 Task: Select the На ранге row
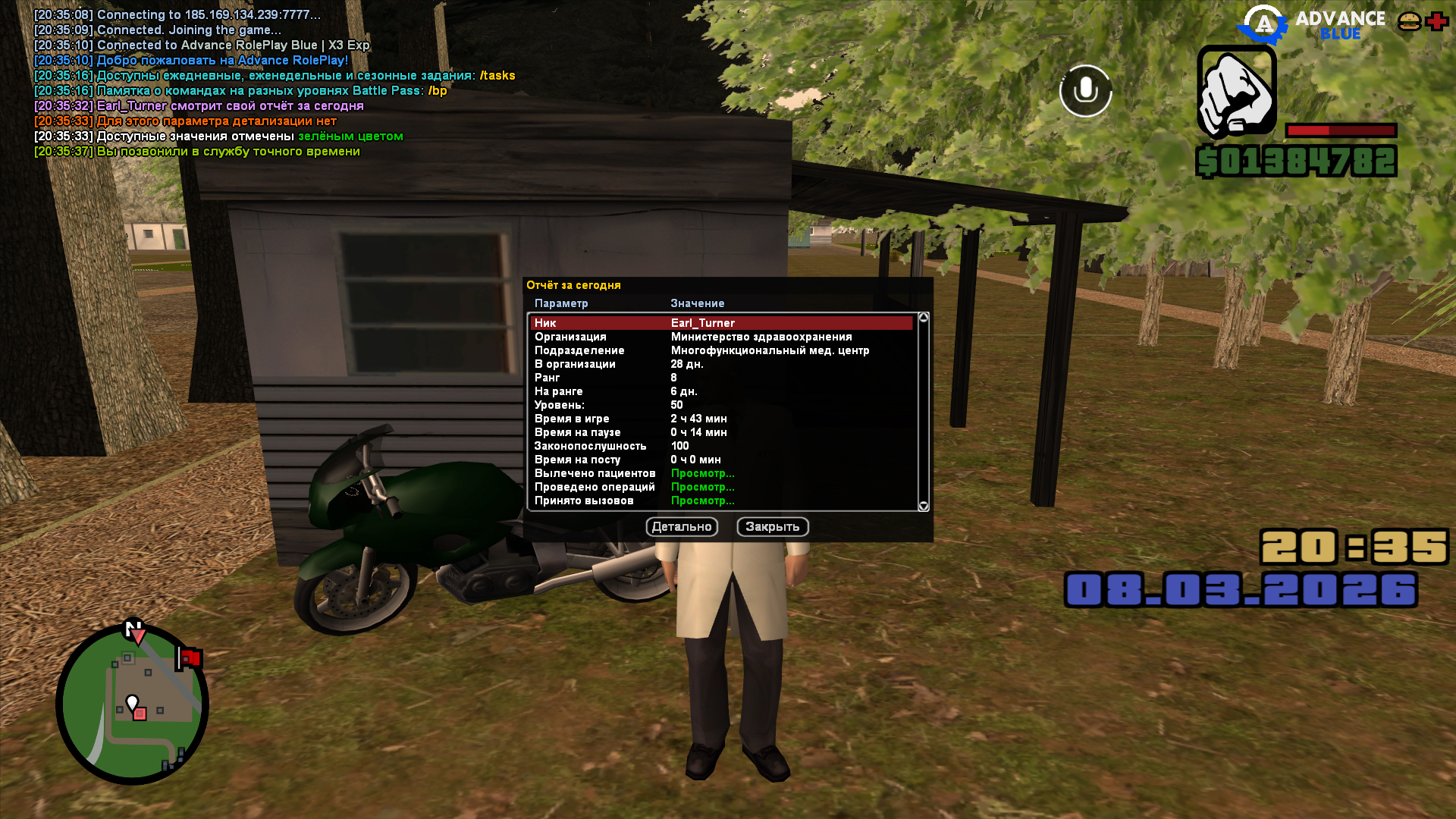(x=720, y=391)
